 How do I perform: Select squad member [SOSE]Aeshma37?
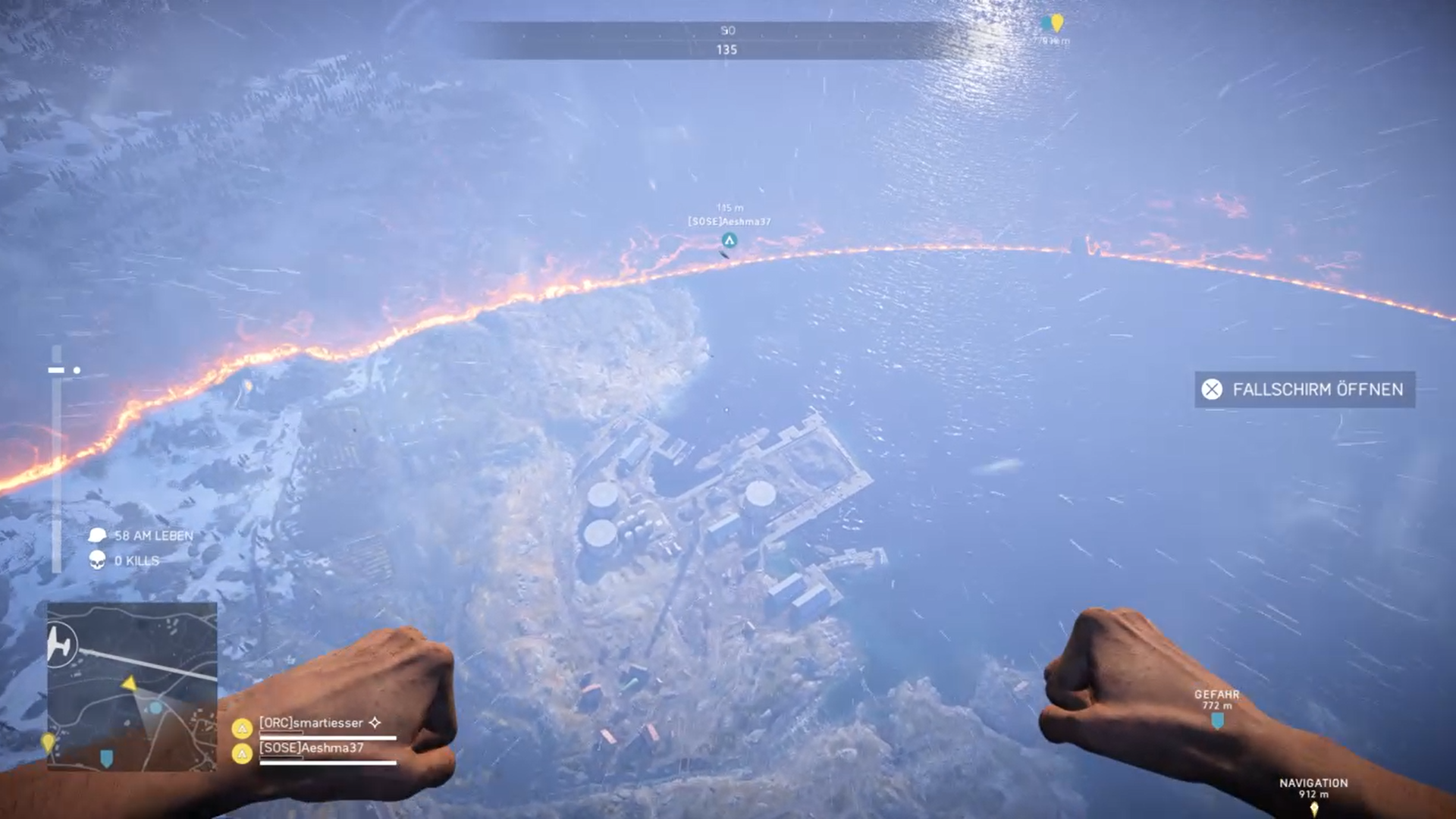(311, 748)
